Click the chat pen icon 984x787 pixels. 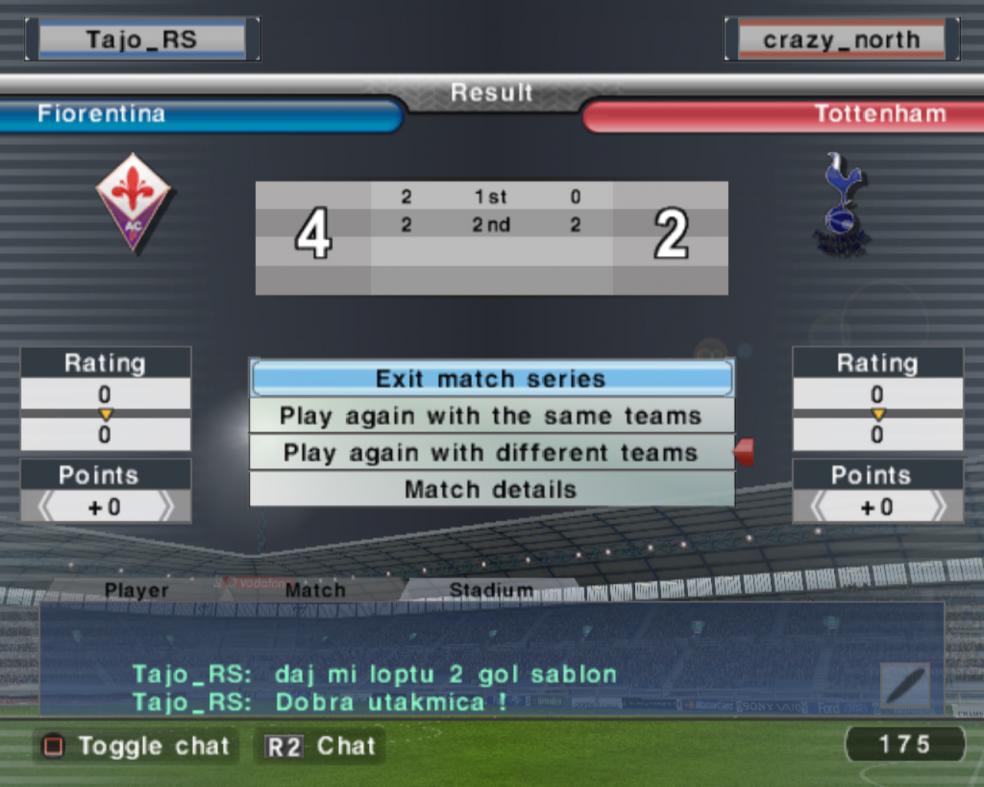(x=905, y=686)
